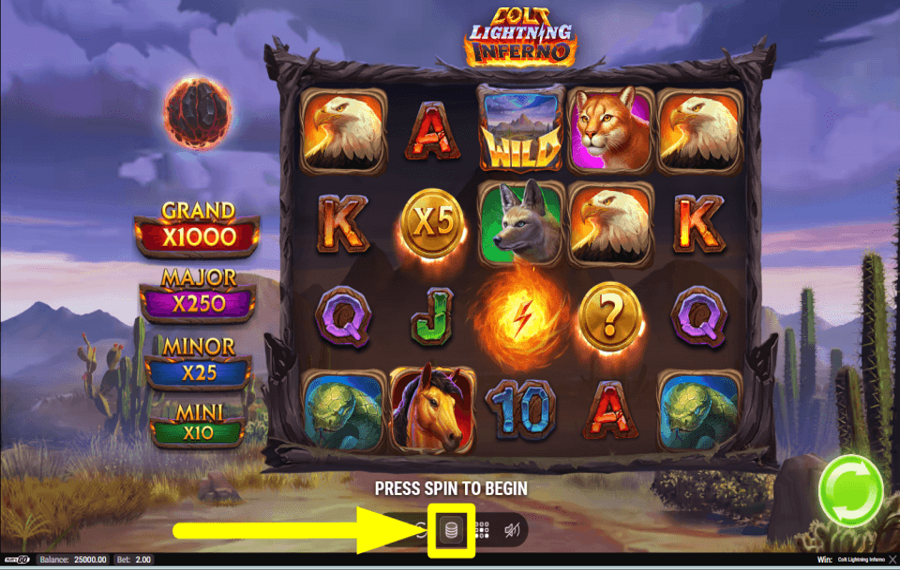This screenshot has height=570, width=900.
Task: Open the bet settings coin stack icon
Action: pyautogui.click(x=450, y=531)
